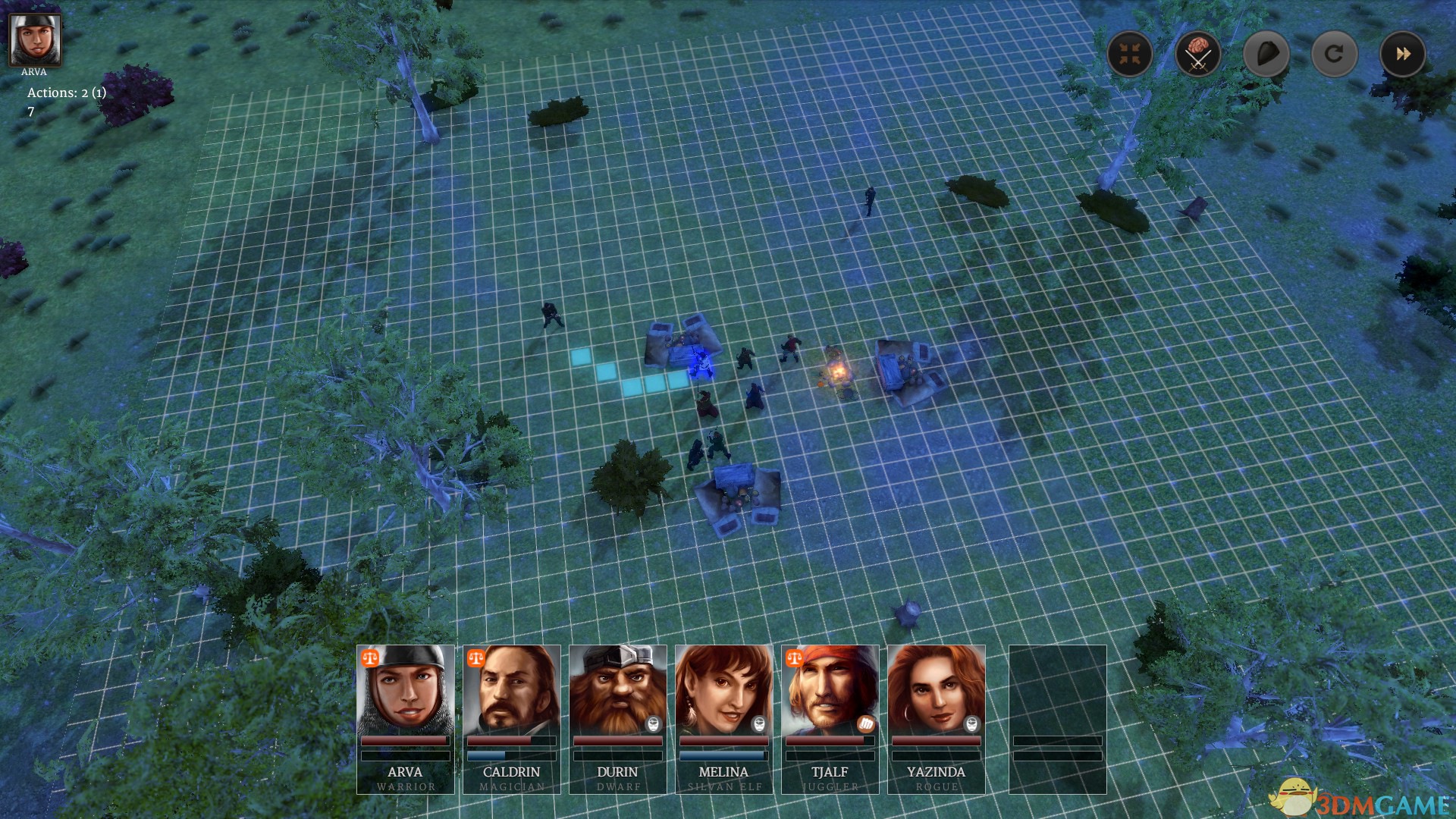Click the active character Arva portrait
Viewport: 1456px width, 819px height.
coord(35,40)
